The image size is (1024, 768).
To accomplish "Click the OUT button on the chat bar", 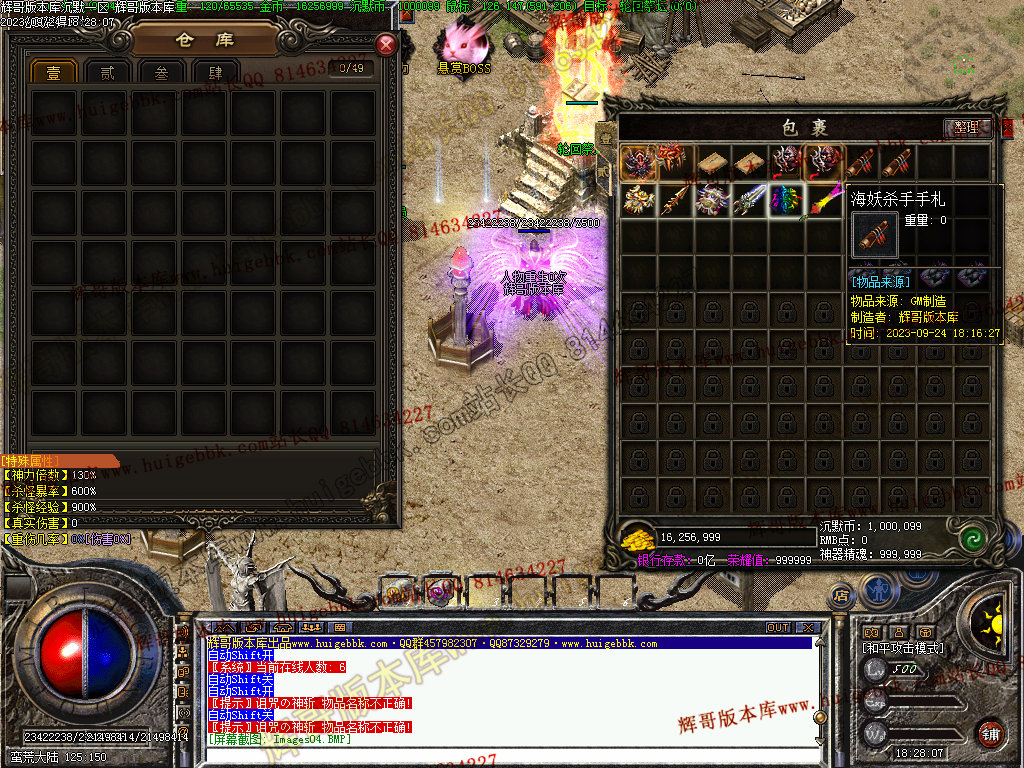I will point(778,628).
